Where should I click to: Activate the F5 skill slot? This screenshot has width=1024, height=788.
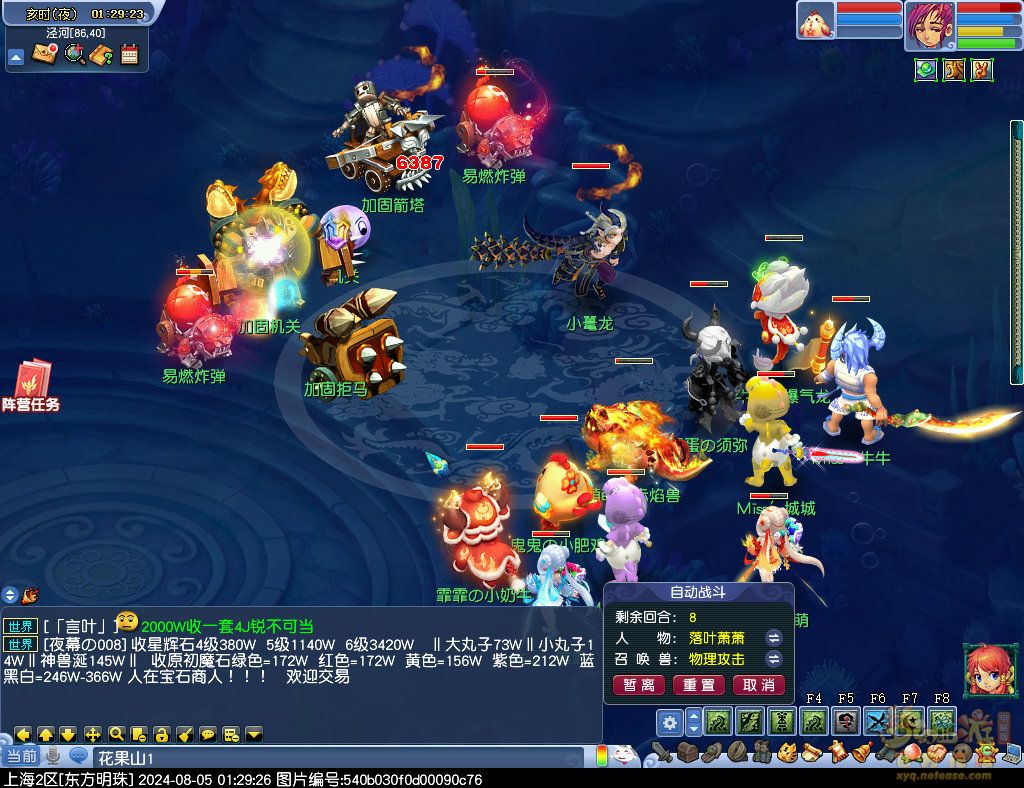846,721
